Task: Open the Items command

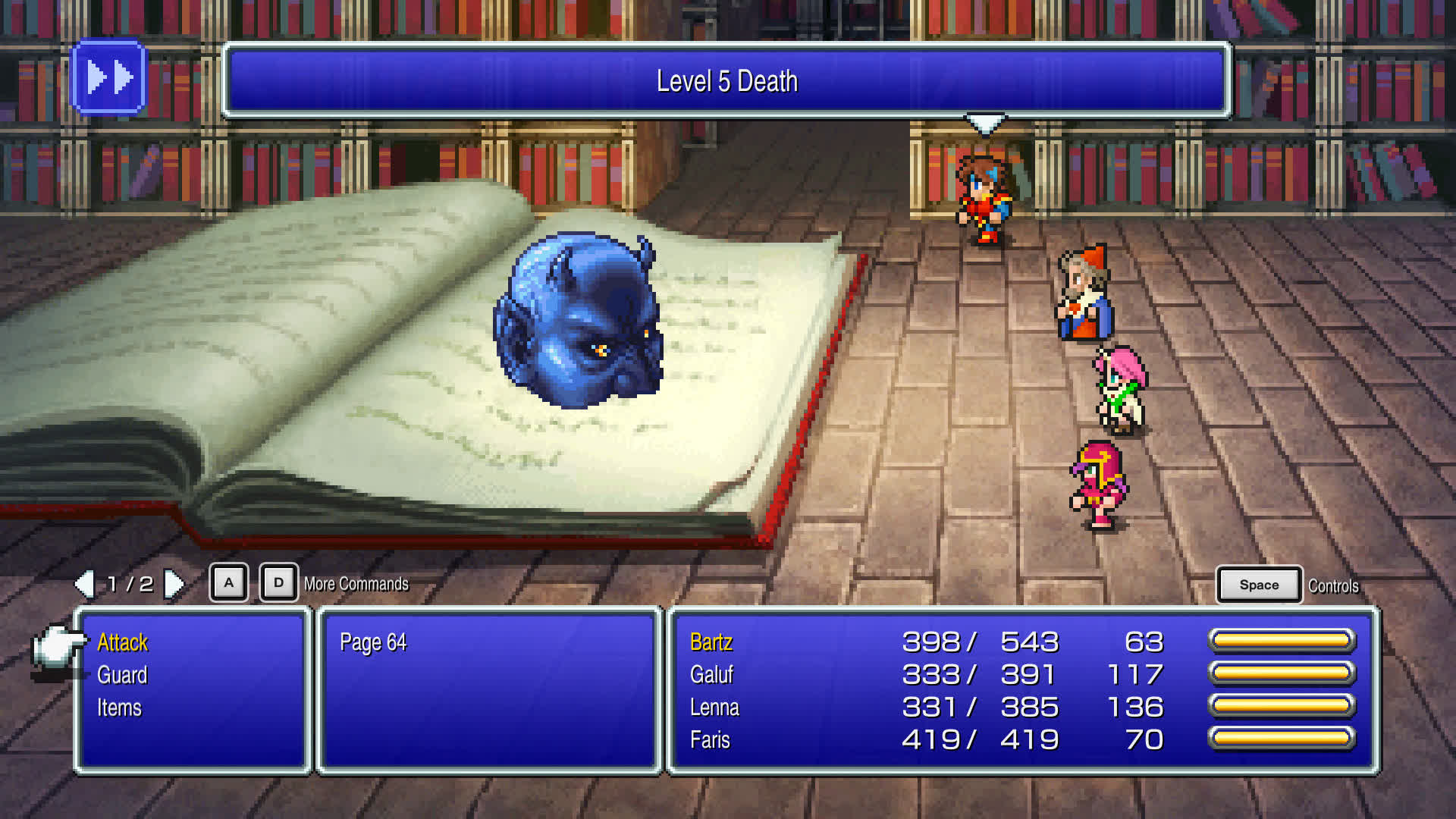Action: pyautogui.click(x=118, y=708)
